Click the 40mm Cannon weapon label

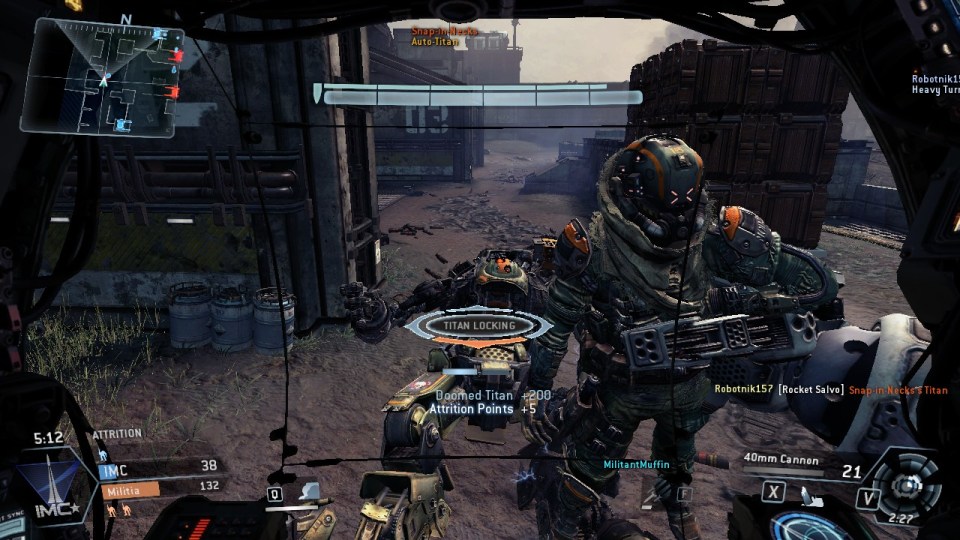pyautogui.click(x=781, y=460)
